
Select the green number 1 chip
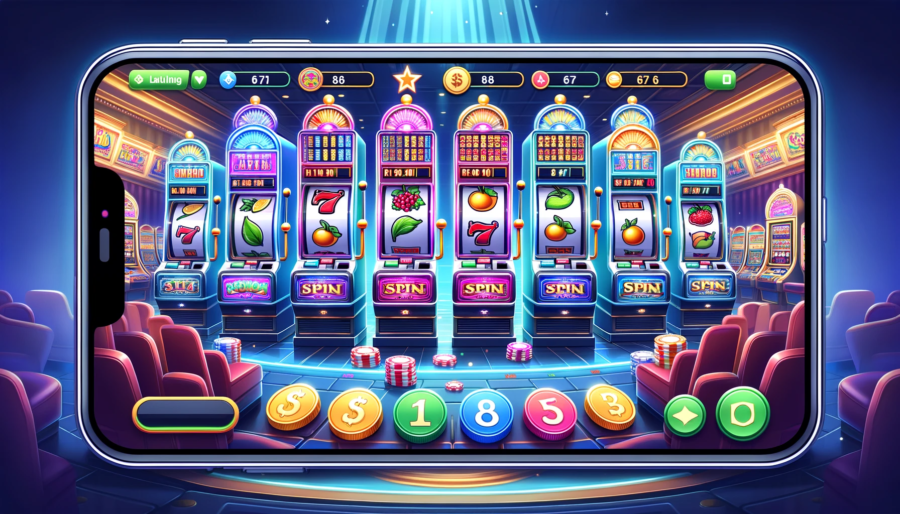pyautogui.click(x=421, y=414)
